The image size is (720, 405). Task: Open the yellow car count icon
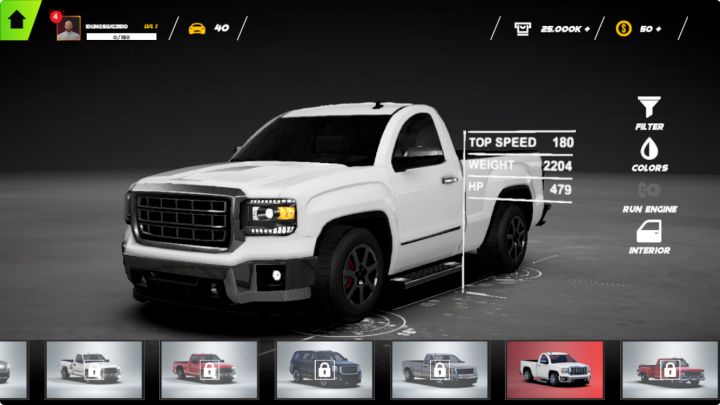click(198, 28)
